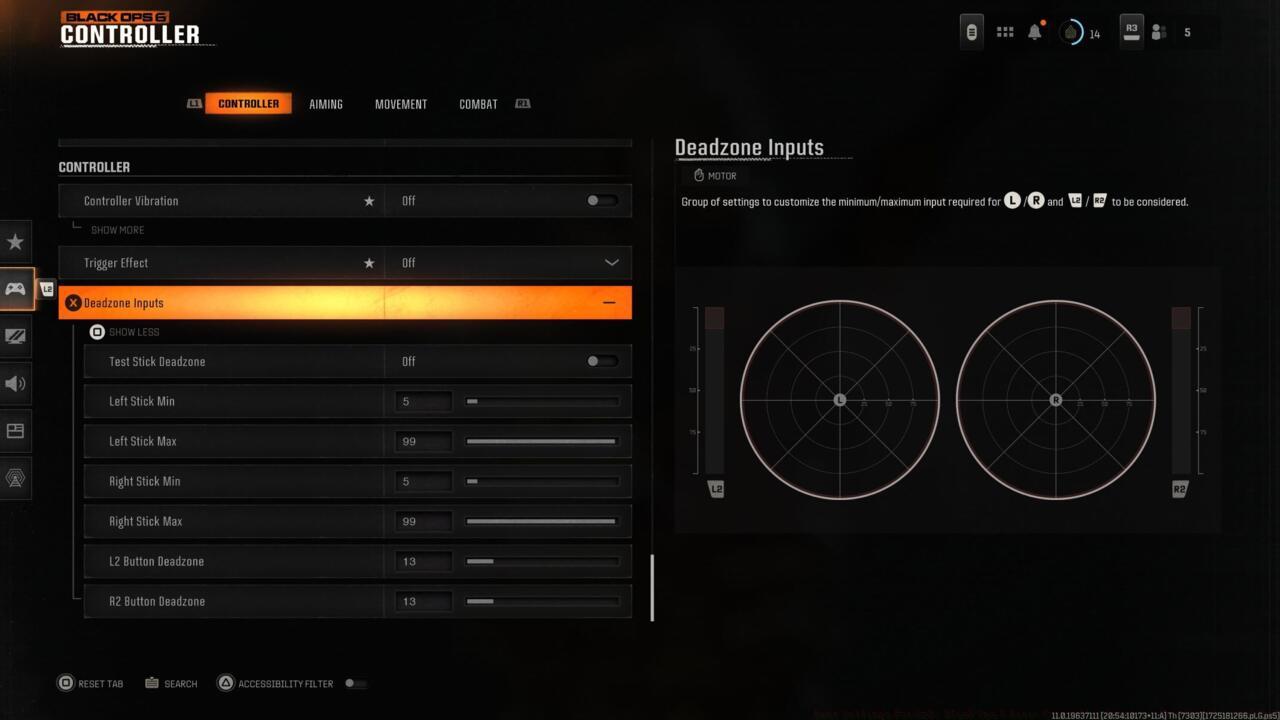Open the star favorites settings section
The height and width of the screenshot is (720, 1280).
(x=15, y=241)
